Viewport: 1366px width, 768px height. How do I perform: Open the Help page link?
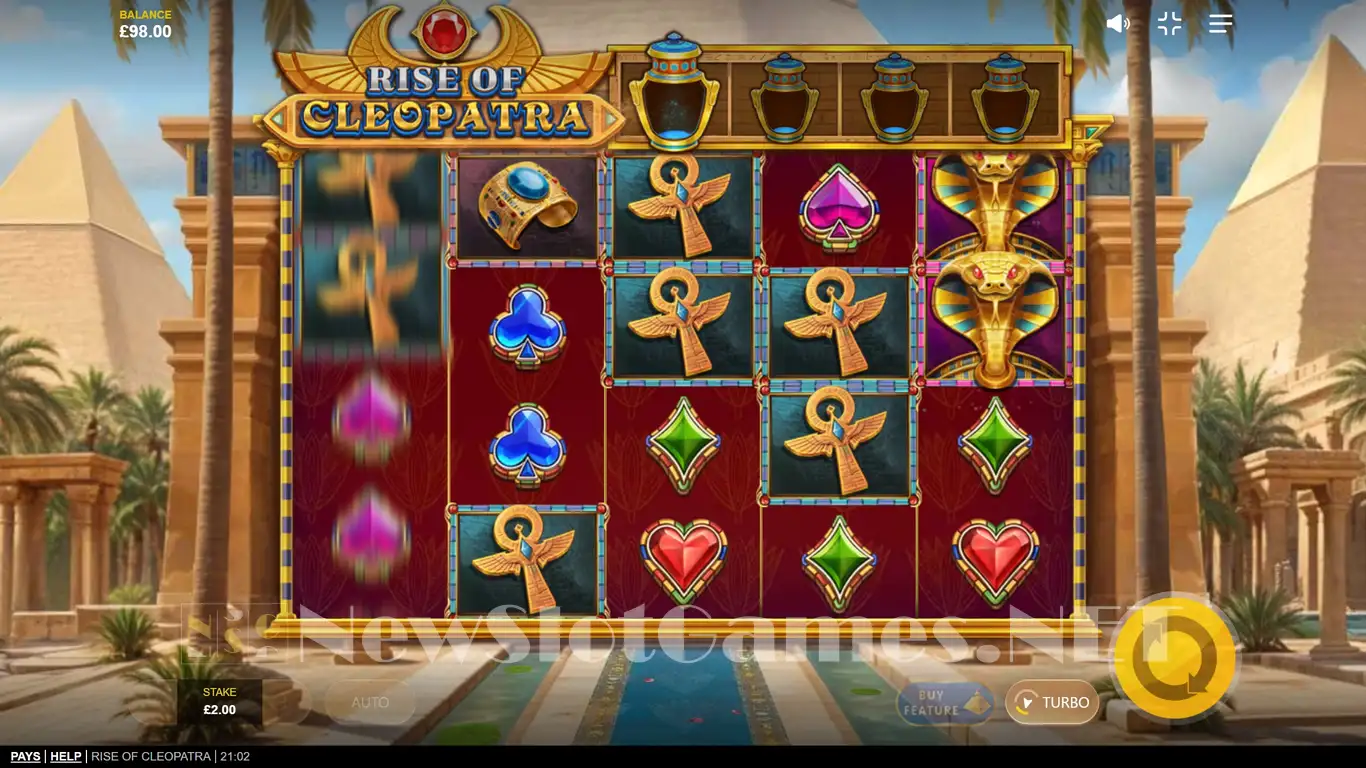point(66,757)
